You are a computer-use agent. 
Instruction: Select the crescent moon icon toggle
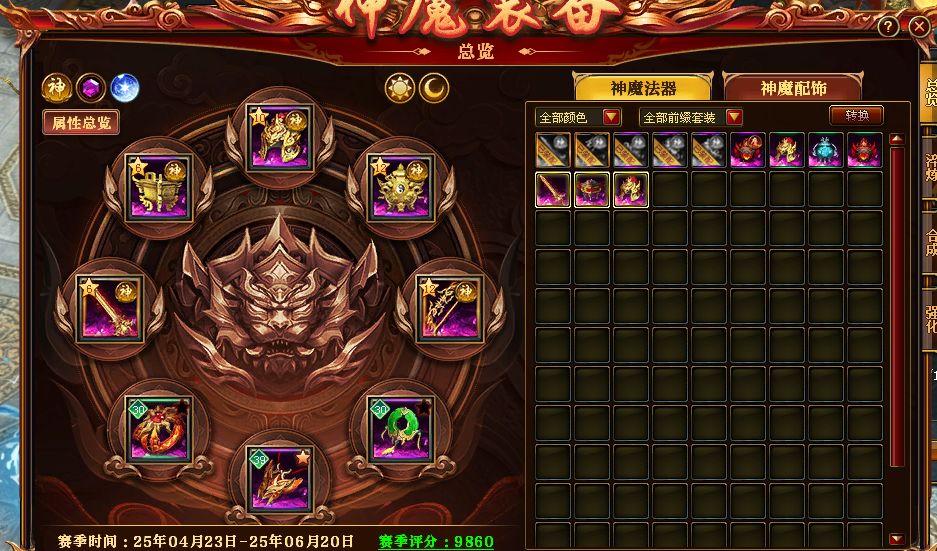(433, 88)
